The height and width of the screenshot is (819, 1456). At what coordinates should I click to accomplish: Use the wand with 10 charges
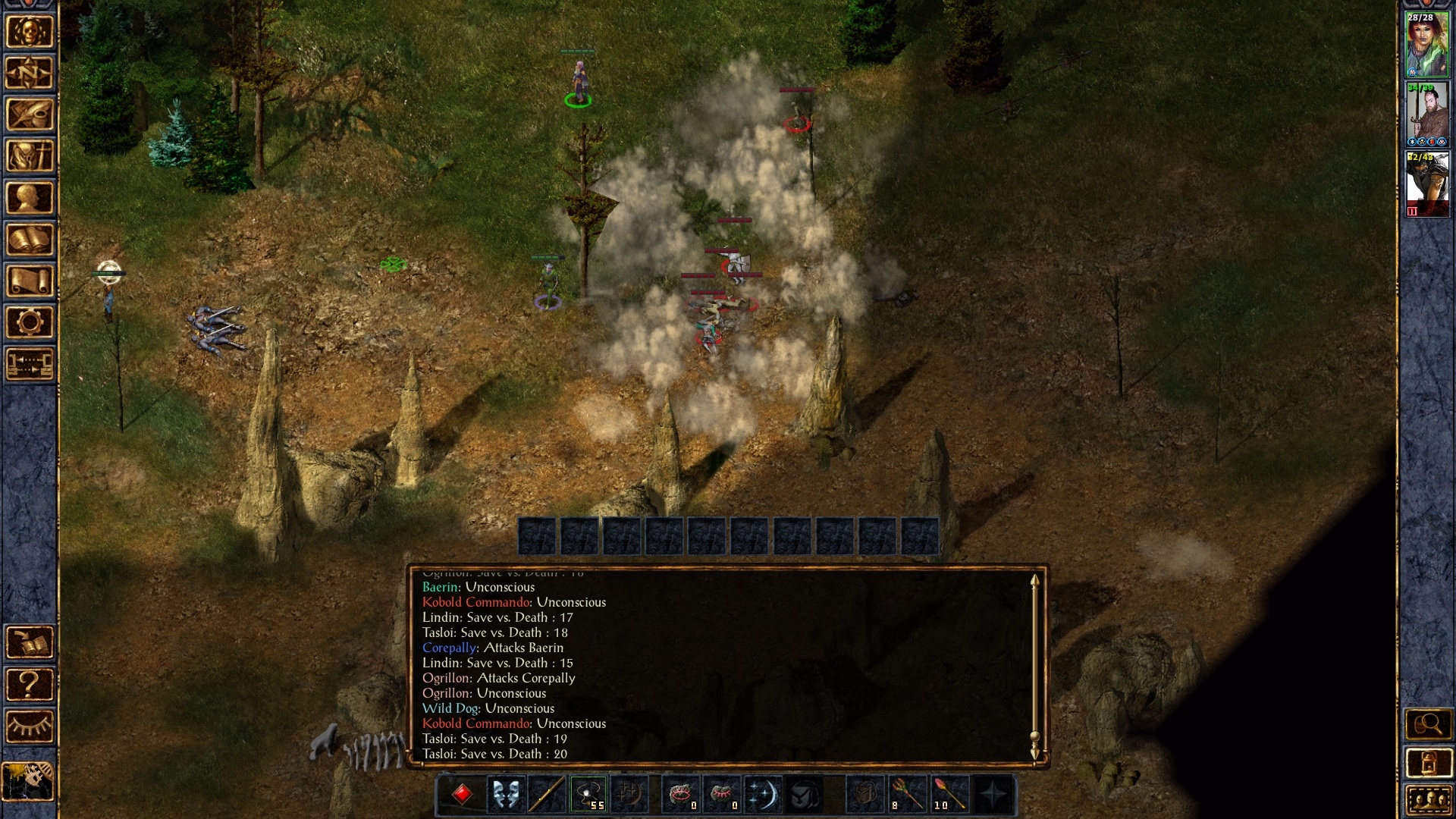click(949, 795)
